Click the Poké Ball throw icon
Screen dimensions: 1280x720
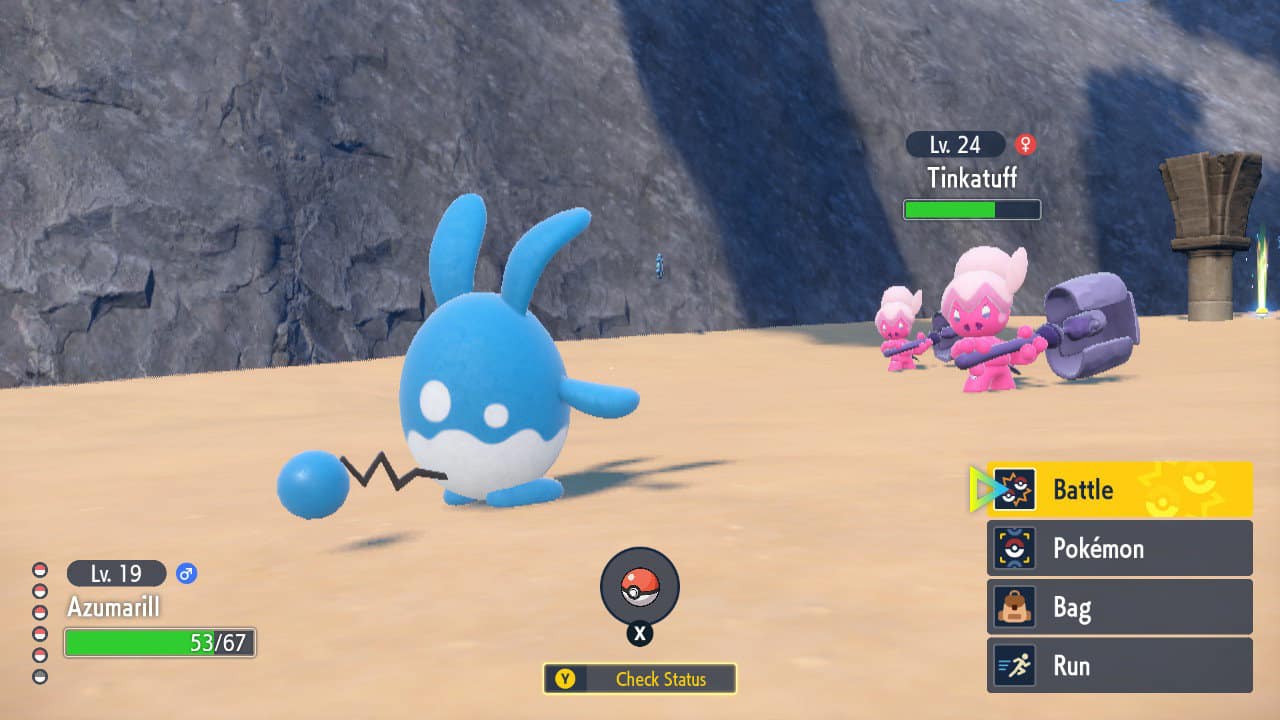tap(640, 587)
